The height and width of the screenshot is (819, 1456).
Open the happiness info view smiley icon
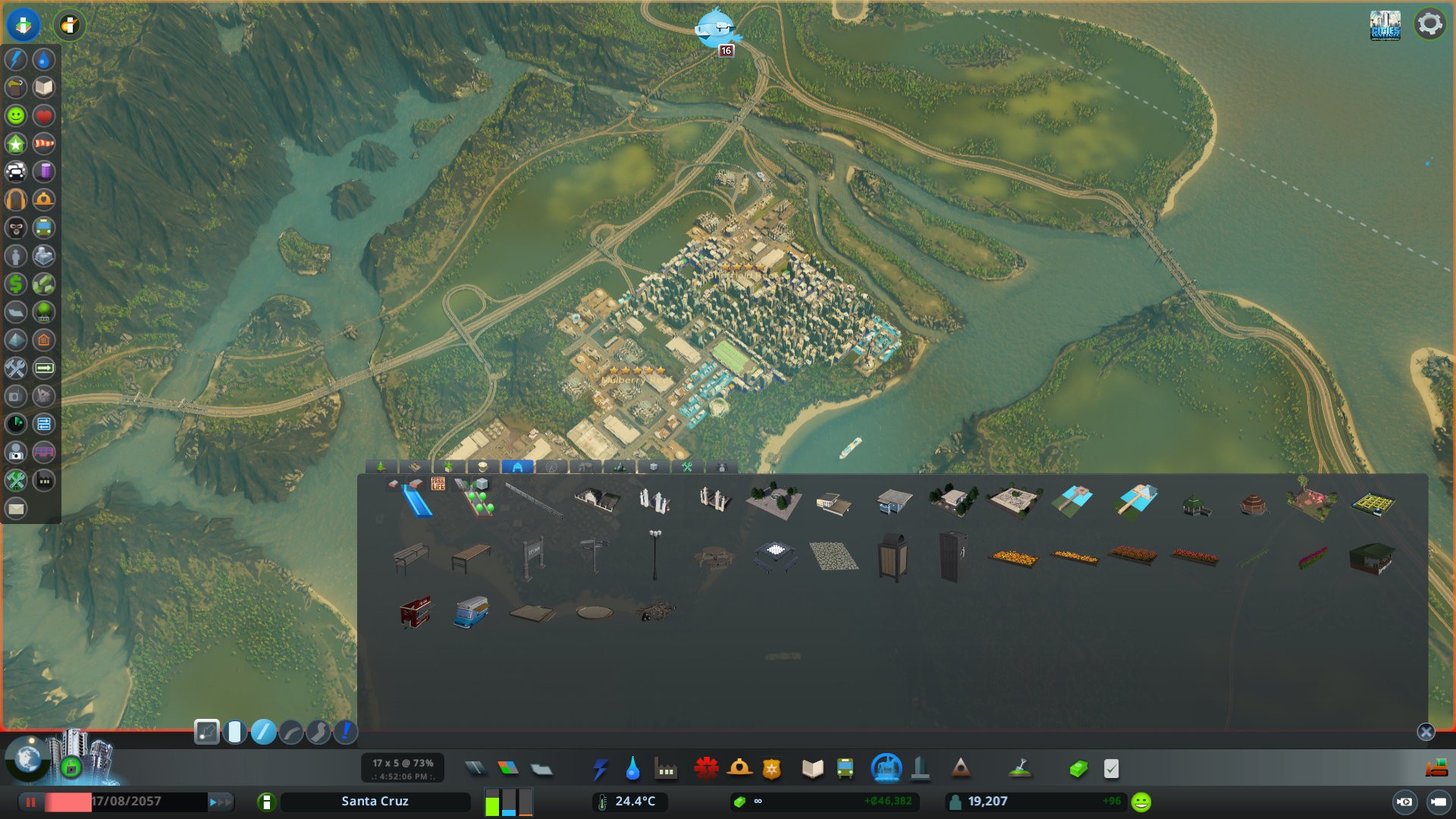coord(16,115)
